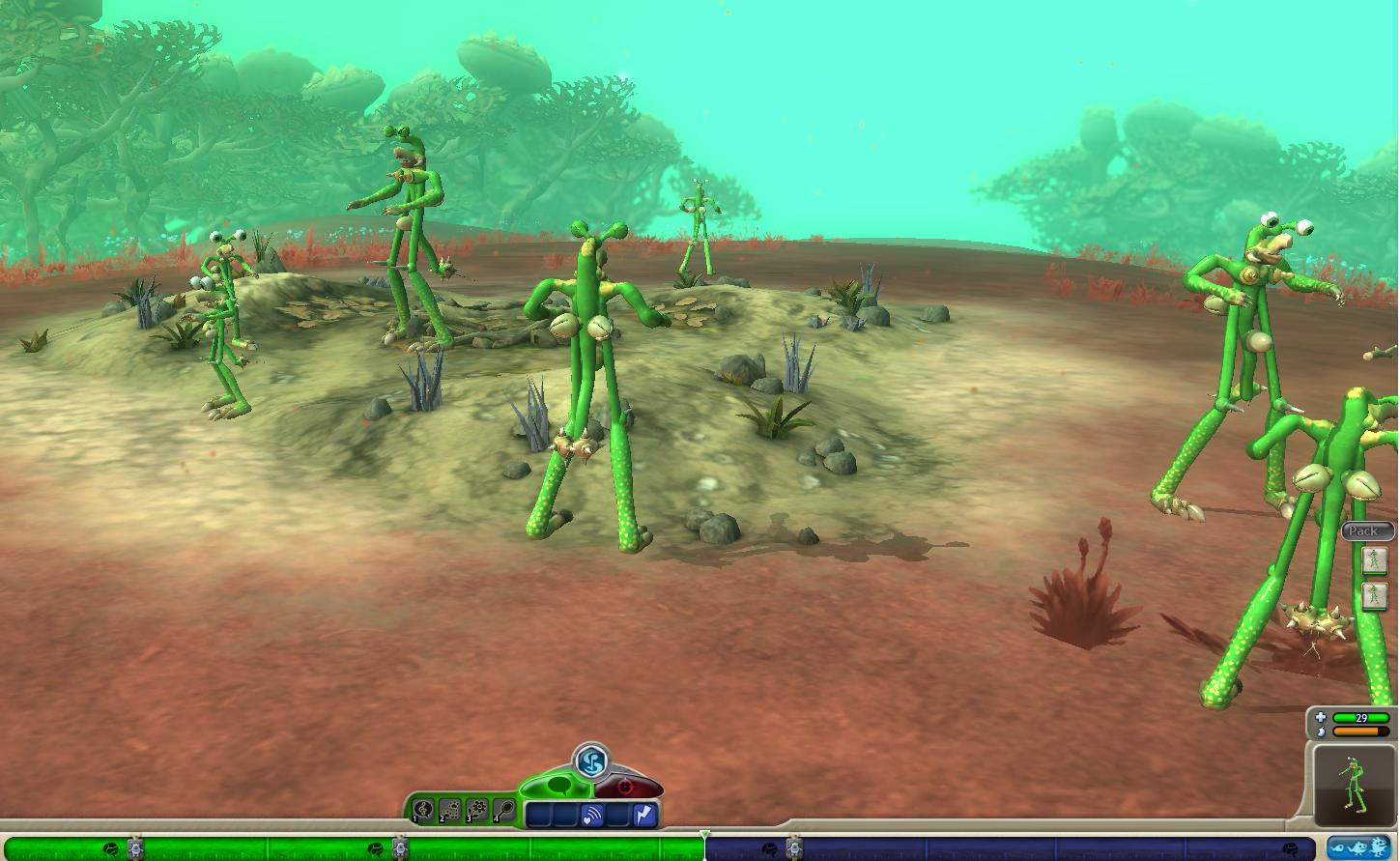The width and height of the screenshot is (1400, 861).
Task: Choose the Pose ability in slot 4
Action: point(504,810)
